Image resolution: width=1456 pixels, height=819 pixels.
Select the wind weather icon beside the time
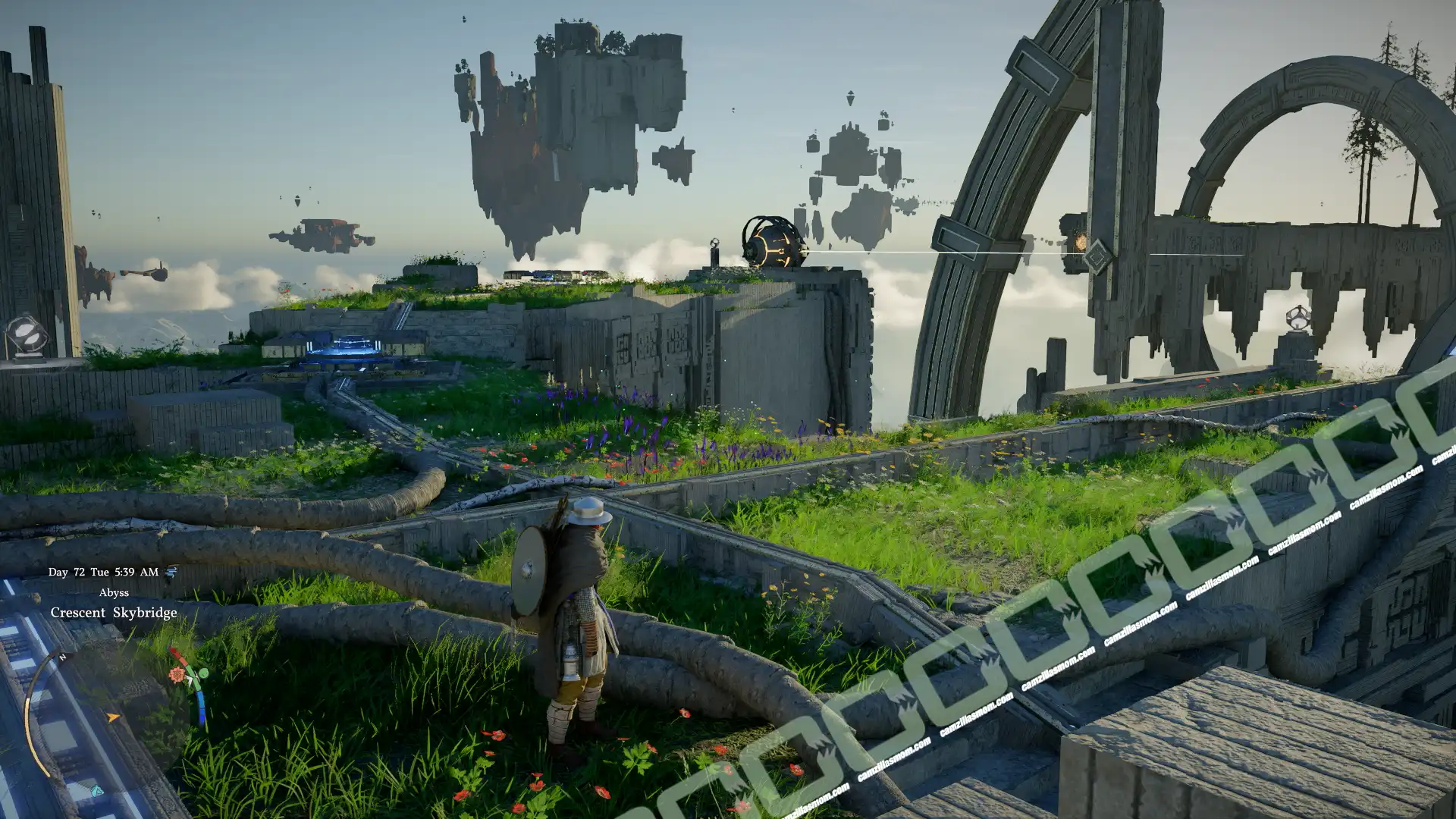click(171, 572)
